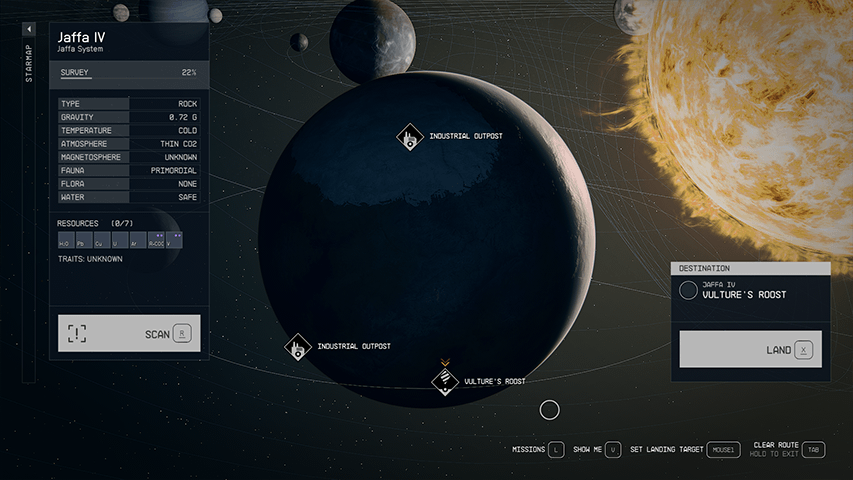
Task: Open the Vulture's Roost destination entry
Action: point(750,290)
